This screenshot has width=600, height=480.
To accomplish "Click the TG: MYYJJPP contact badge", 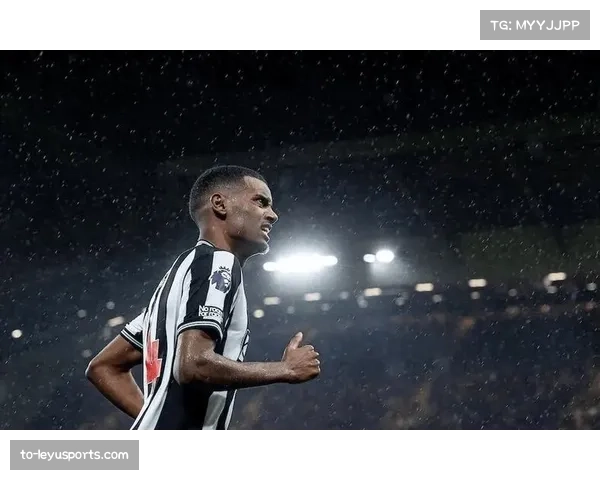I will coord(535,25).
